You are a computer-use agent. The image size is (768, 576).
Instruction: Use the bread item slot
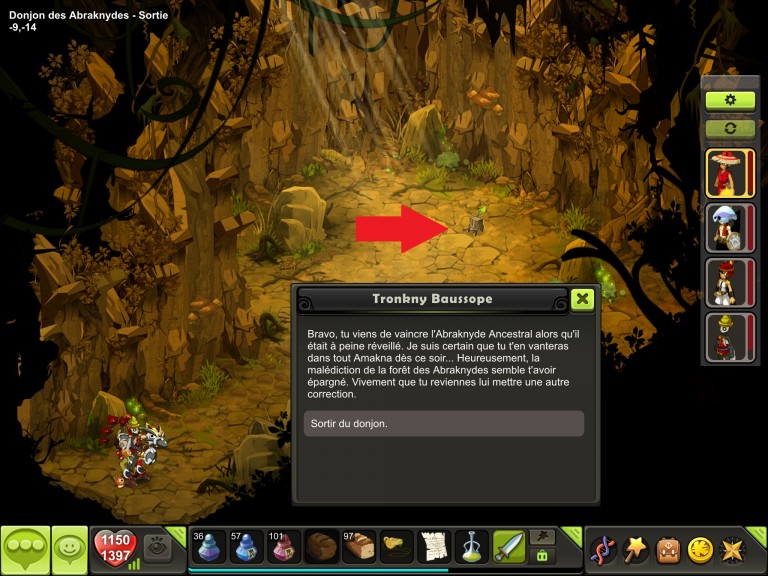tap(359, 547)
